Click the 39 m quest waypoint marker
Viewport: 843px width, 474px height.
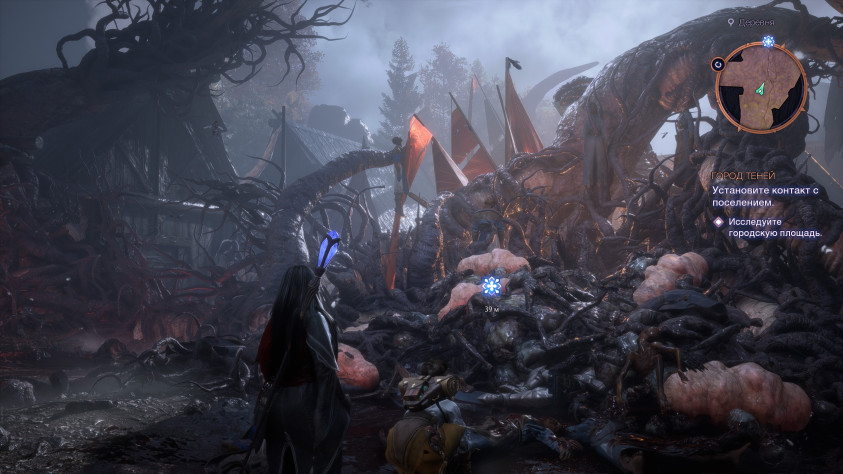click(490, 287)
